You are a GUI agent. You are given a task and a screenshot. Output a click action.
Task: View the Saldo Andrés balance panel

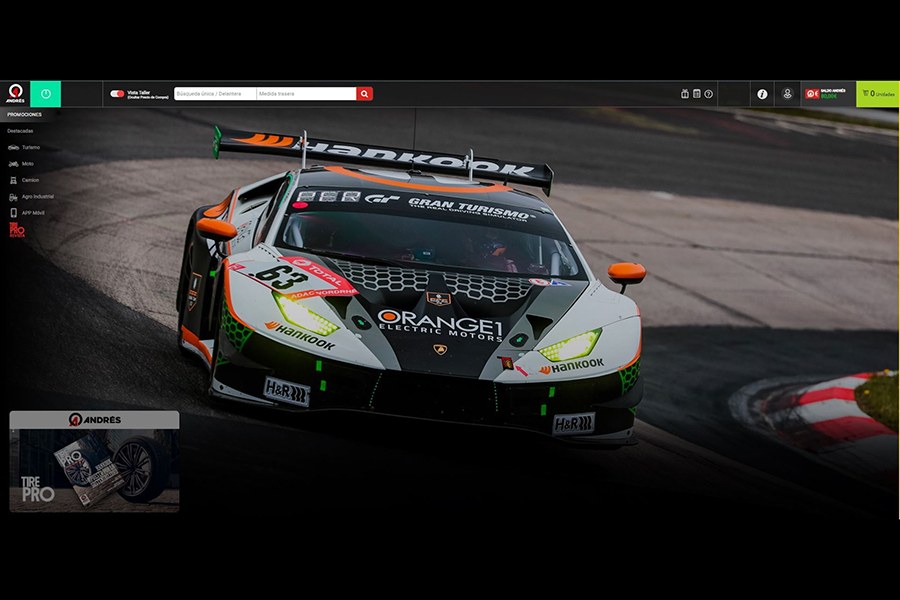pyautogui.click(x=828, y=94)
